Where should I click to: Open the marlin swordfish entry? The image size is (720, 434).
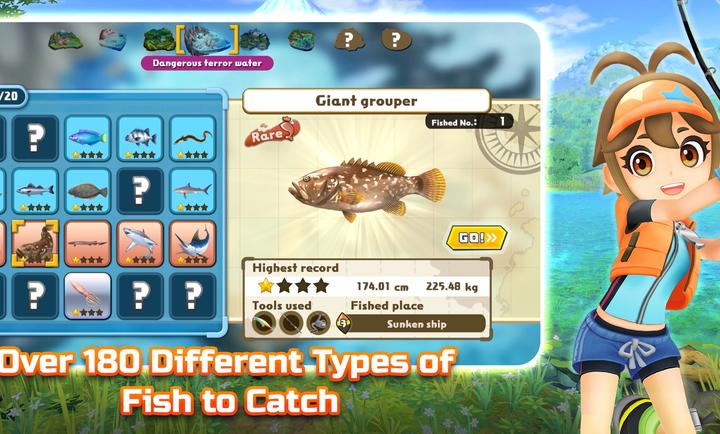tap(192, 243)
